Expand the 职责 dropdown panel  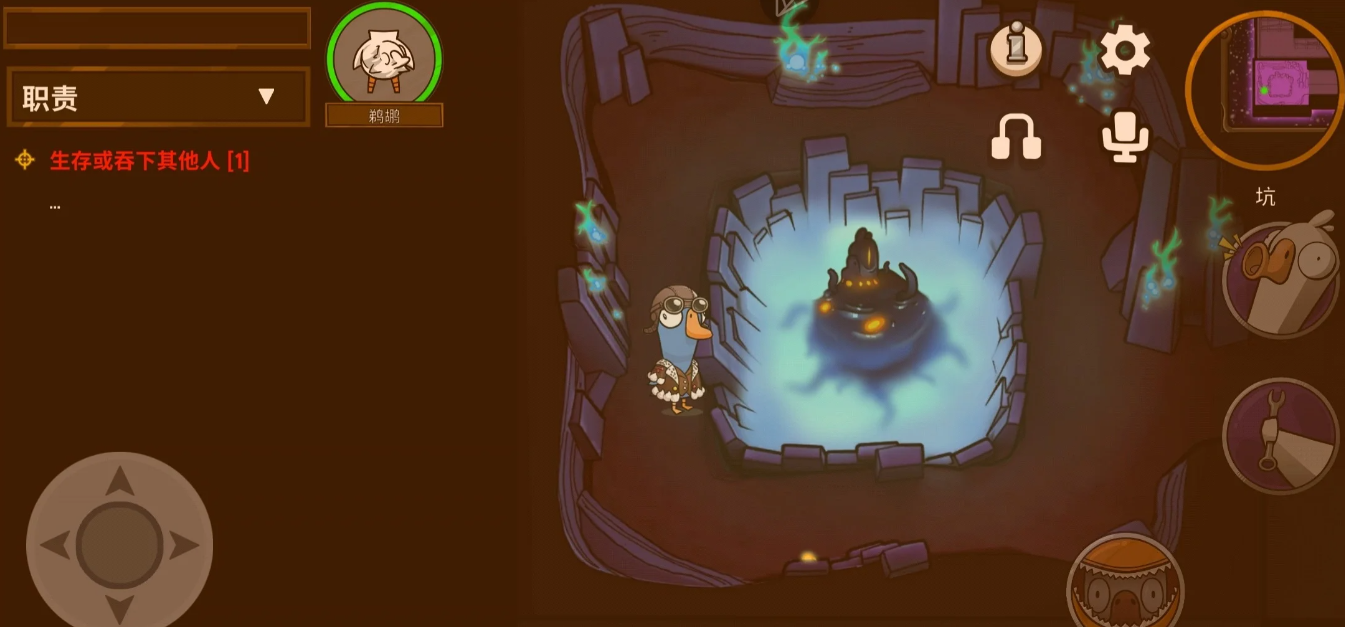click(x=158, y=97)
